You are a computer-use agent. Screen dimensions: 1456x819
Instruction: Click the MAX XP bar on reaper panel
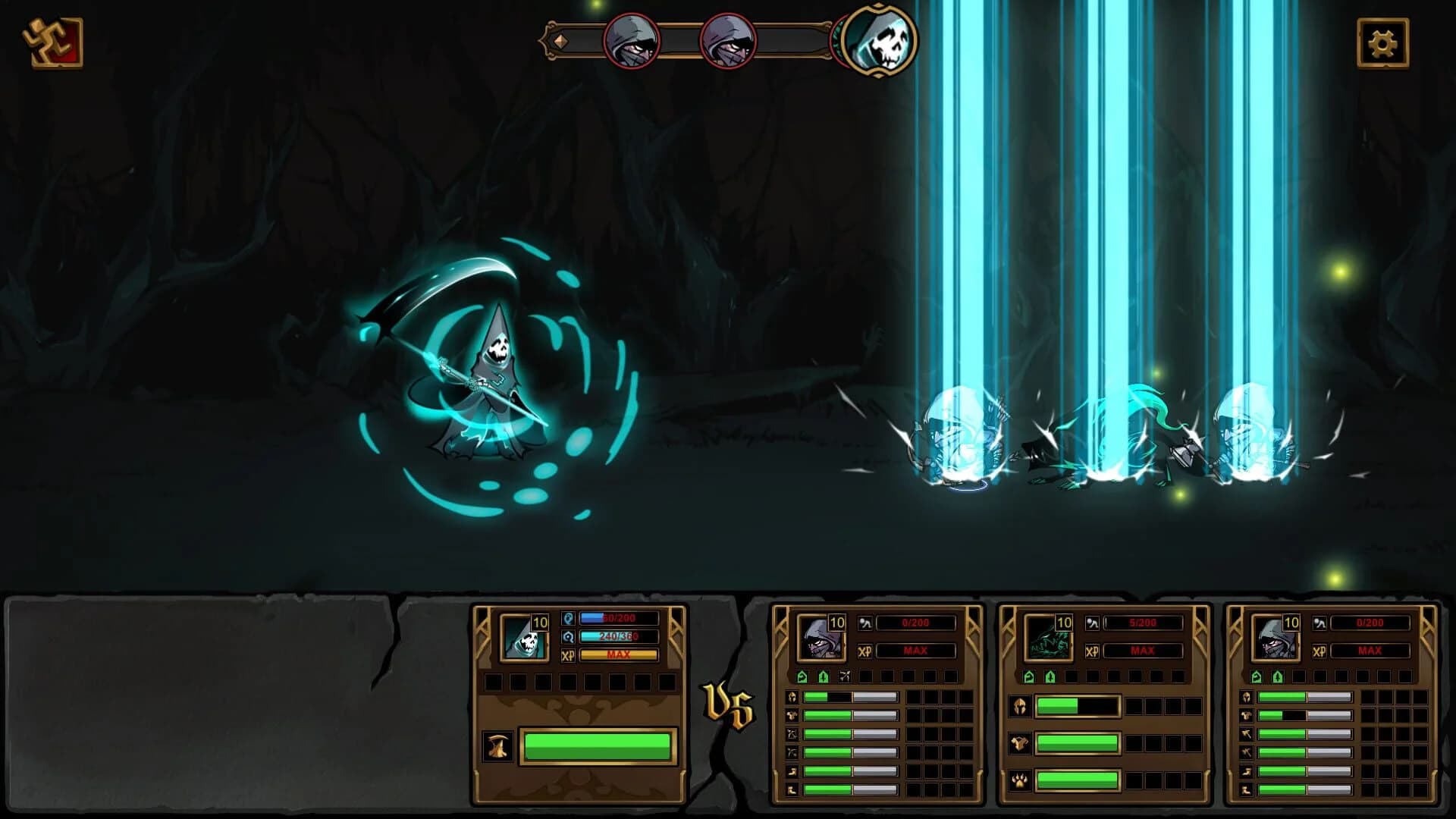(619, 655)
